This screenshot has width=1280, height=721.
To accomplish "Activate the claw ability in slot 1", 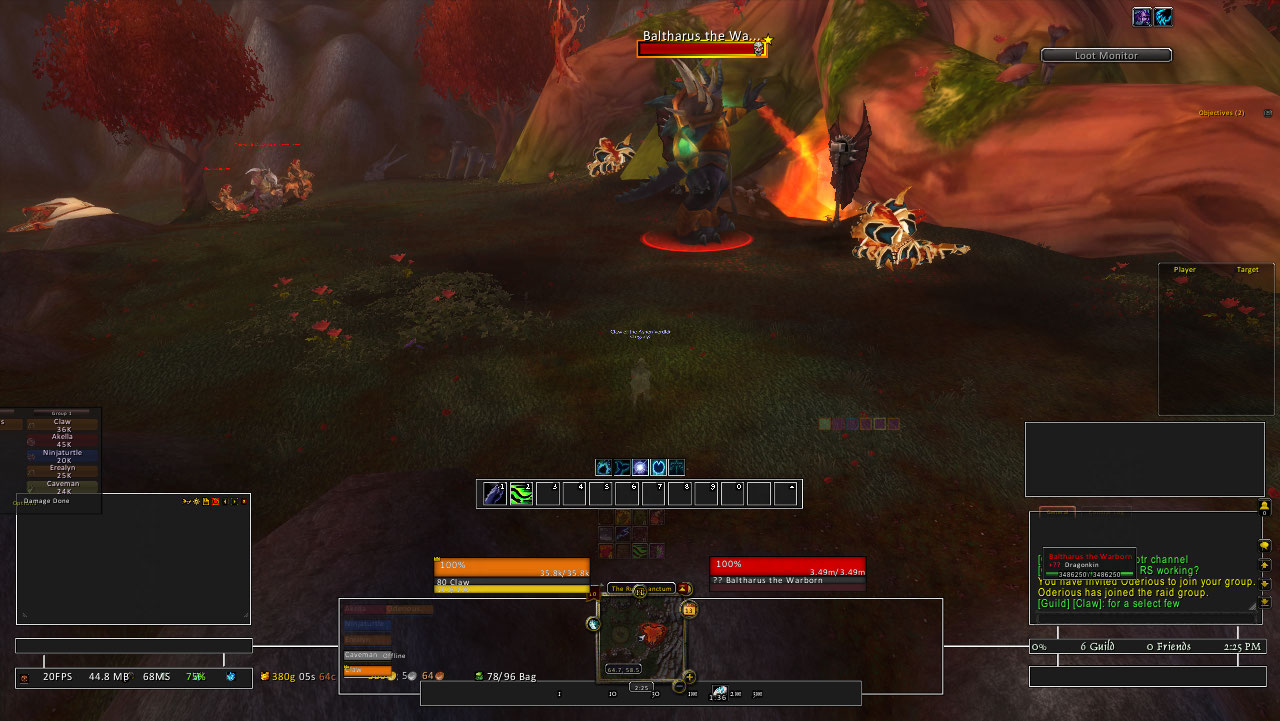I will [495, 494].
